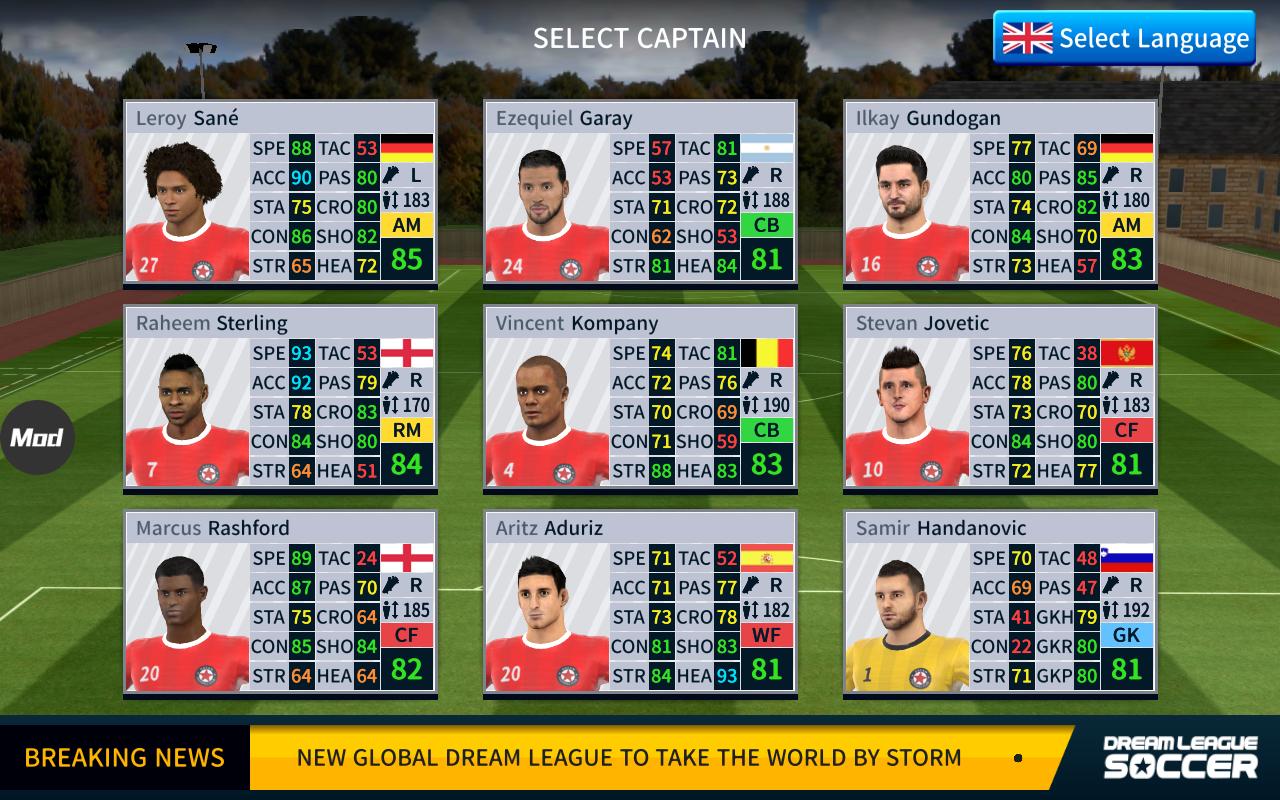Pick Ilkay Gundogan as team captain
The width and height of the screenshot is (1280, 800).
click(x=1000, y=193)
